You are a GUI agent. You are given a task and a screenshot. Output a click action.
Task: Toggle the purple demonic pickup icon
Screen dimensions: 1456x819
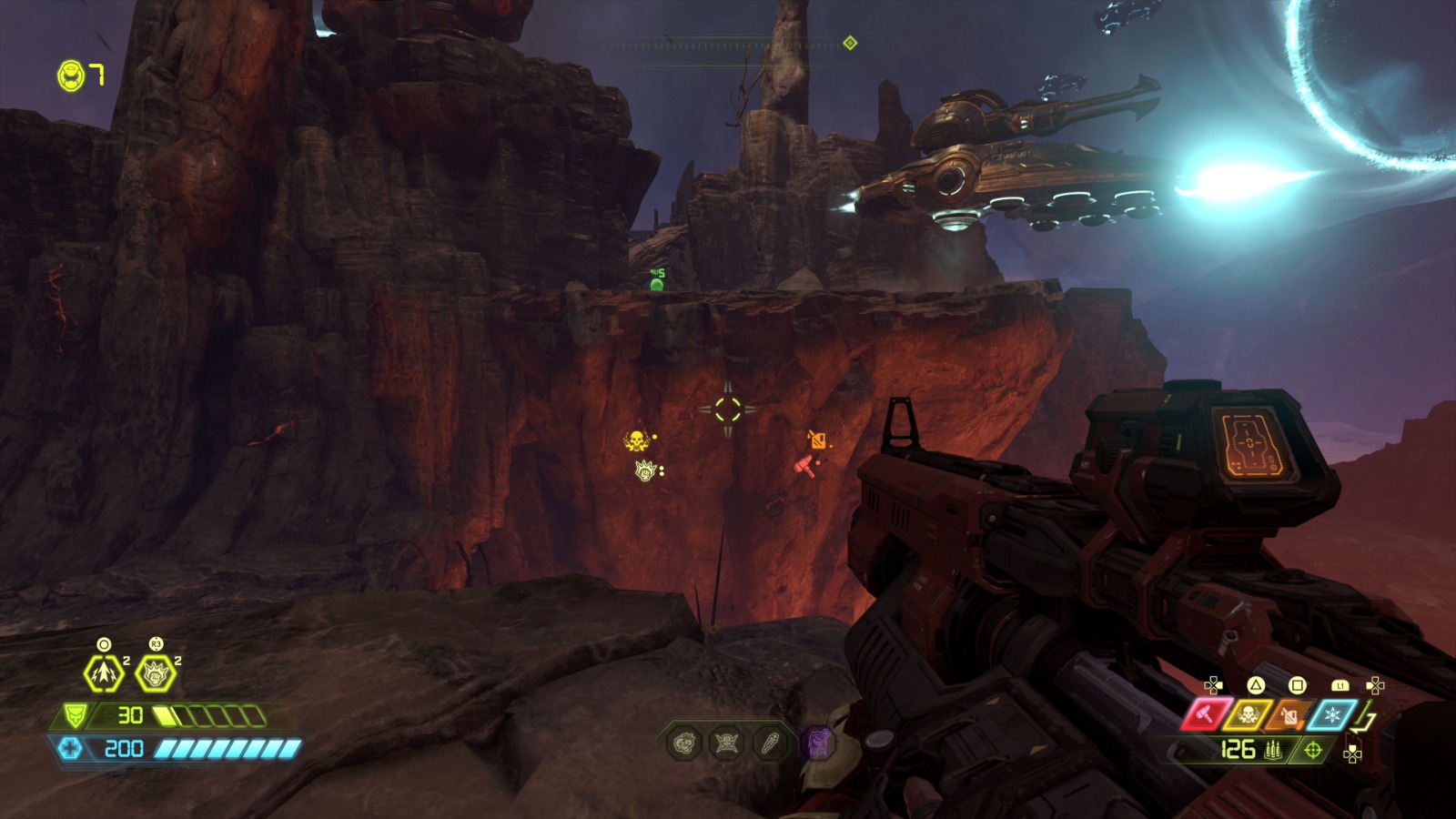(x=818, y=742)
